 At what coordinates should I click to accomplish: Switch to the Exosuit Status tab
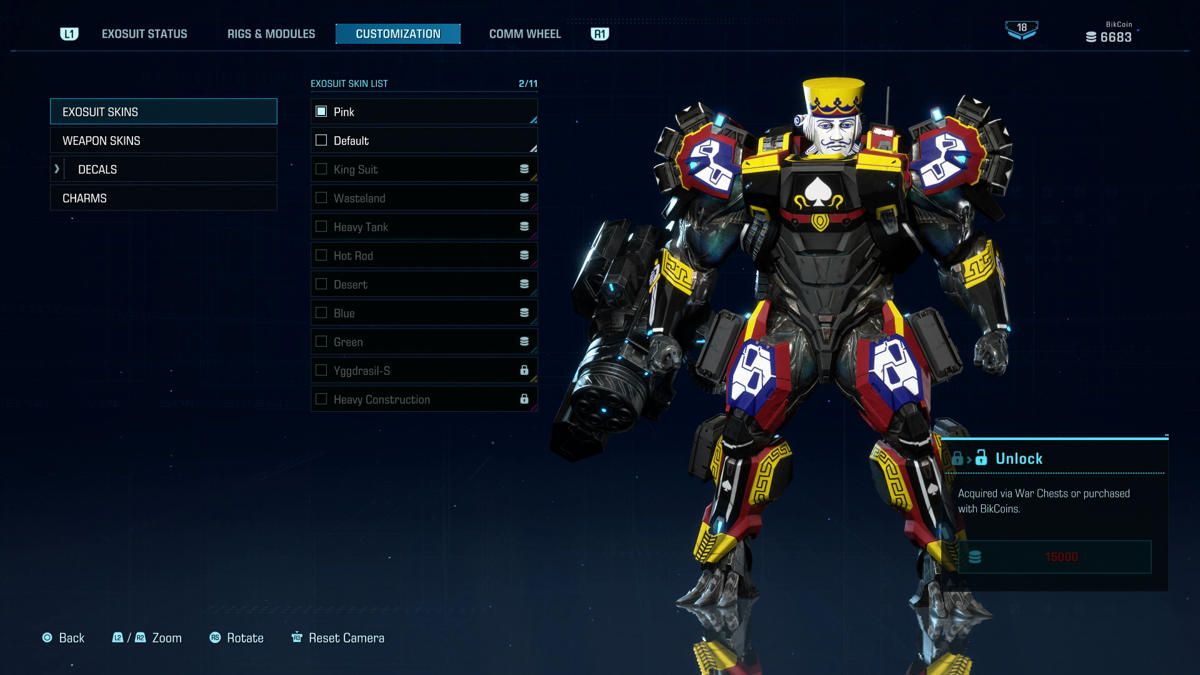click(x=144, y=34)
